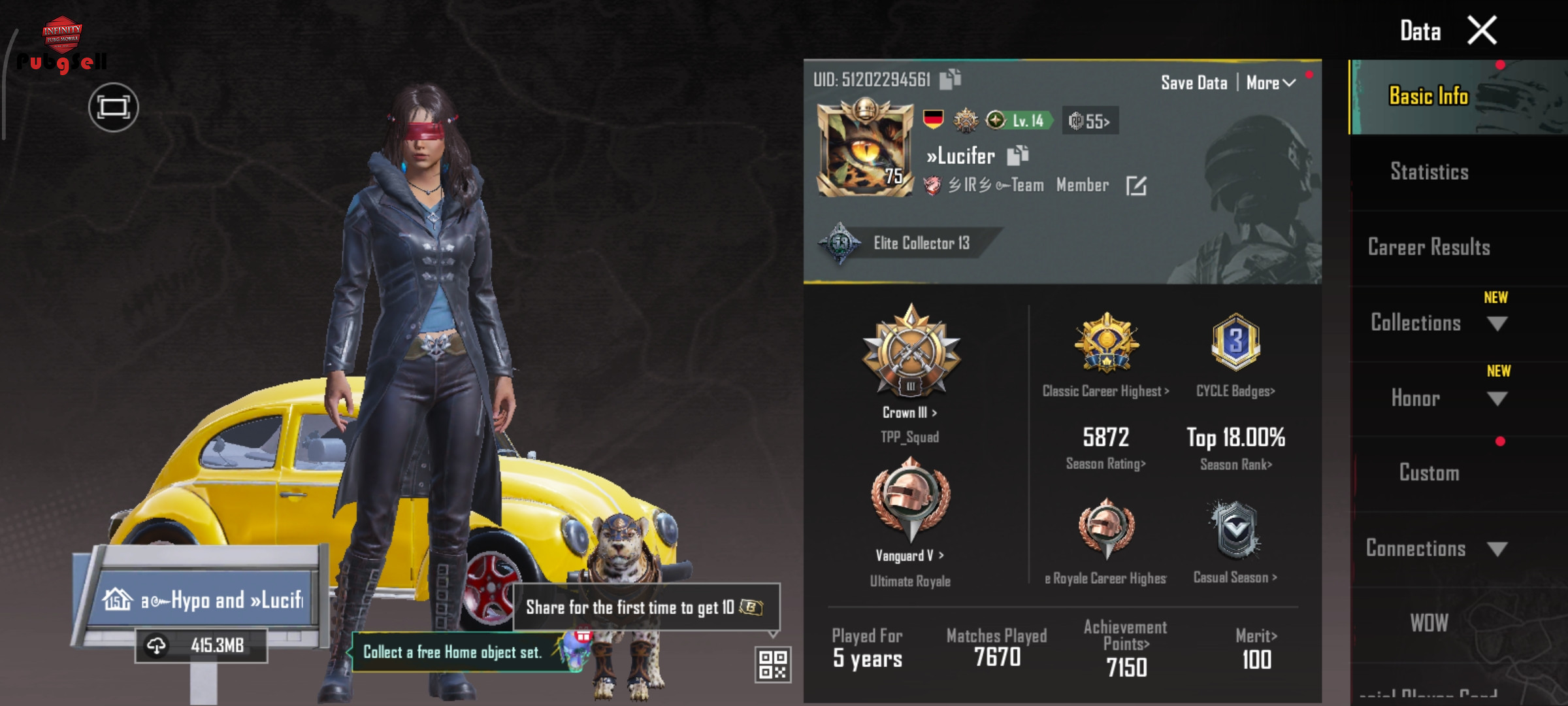Copy the UID number
1568x706 pixels.
950,79
